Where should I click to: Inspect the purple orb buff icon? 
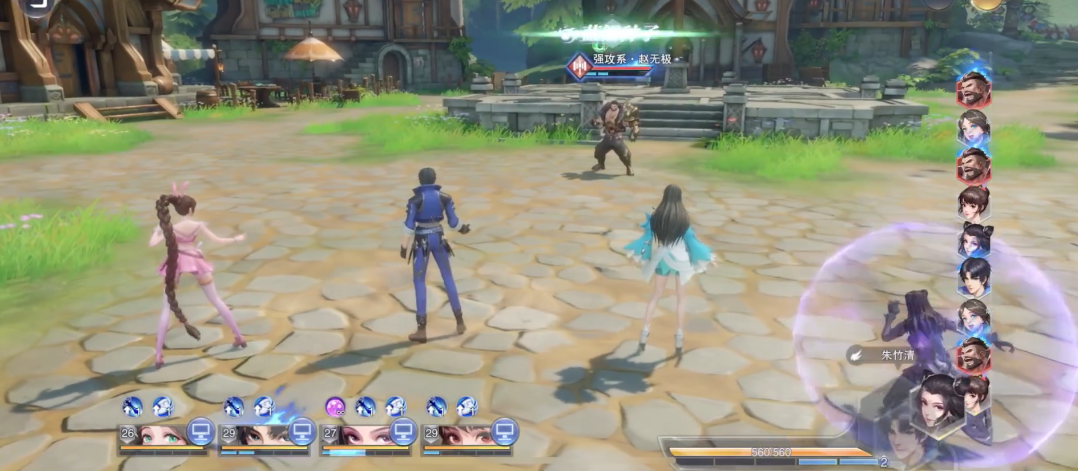[x=335, y=406]
